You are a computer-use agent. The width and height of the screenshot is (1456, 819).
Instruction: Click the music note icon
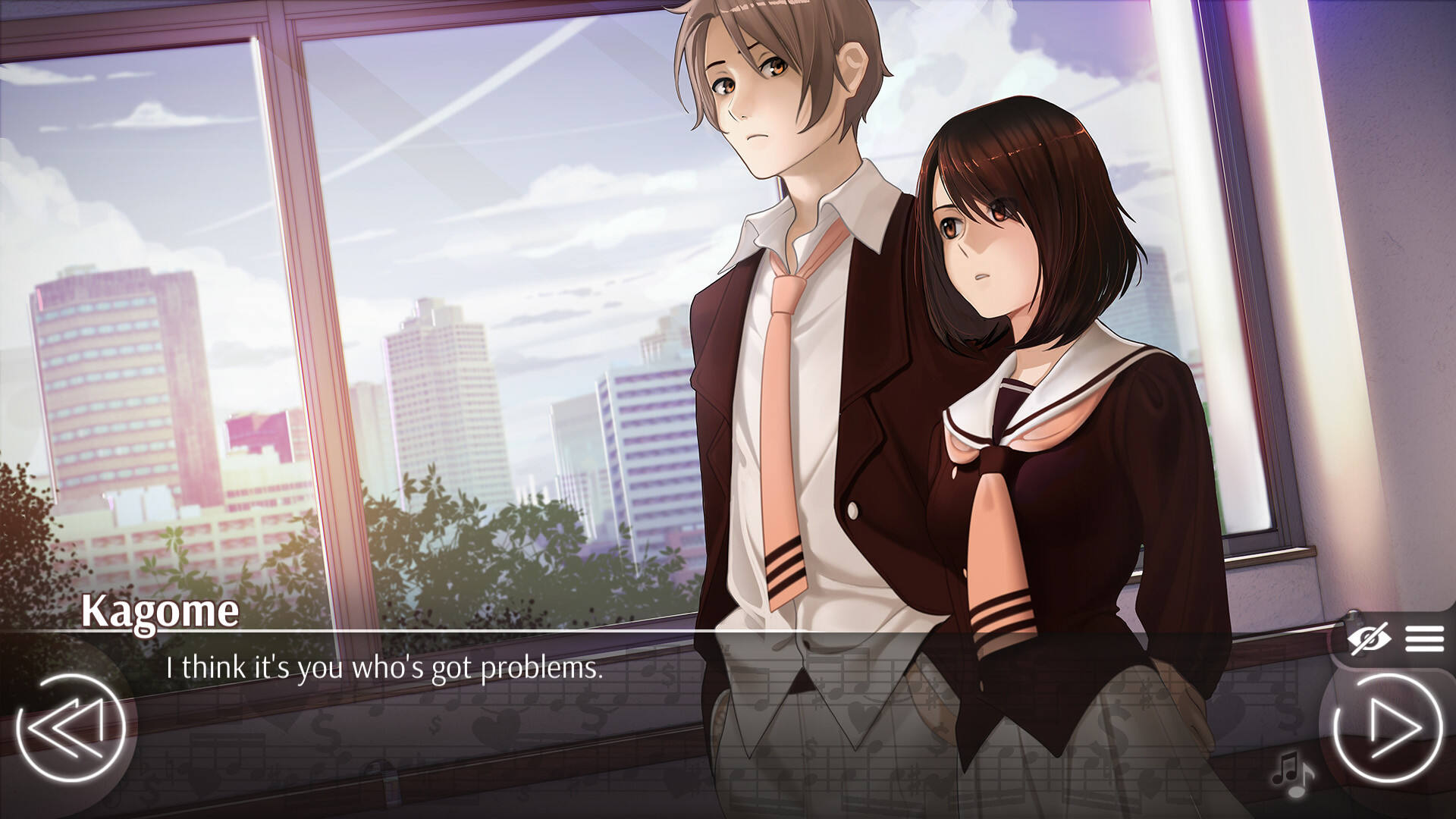1292,773
